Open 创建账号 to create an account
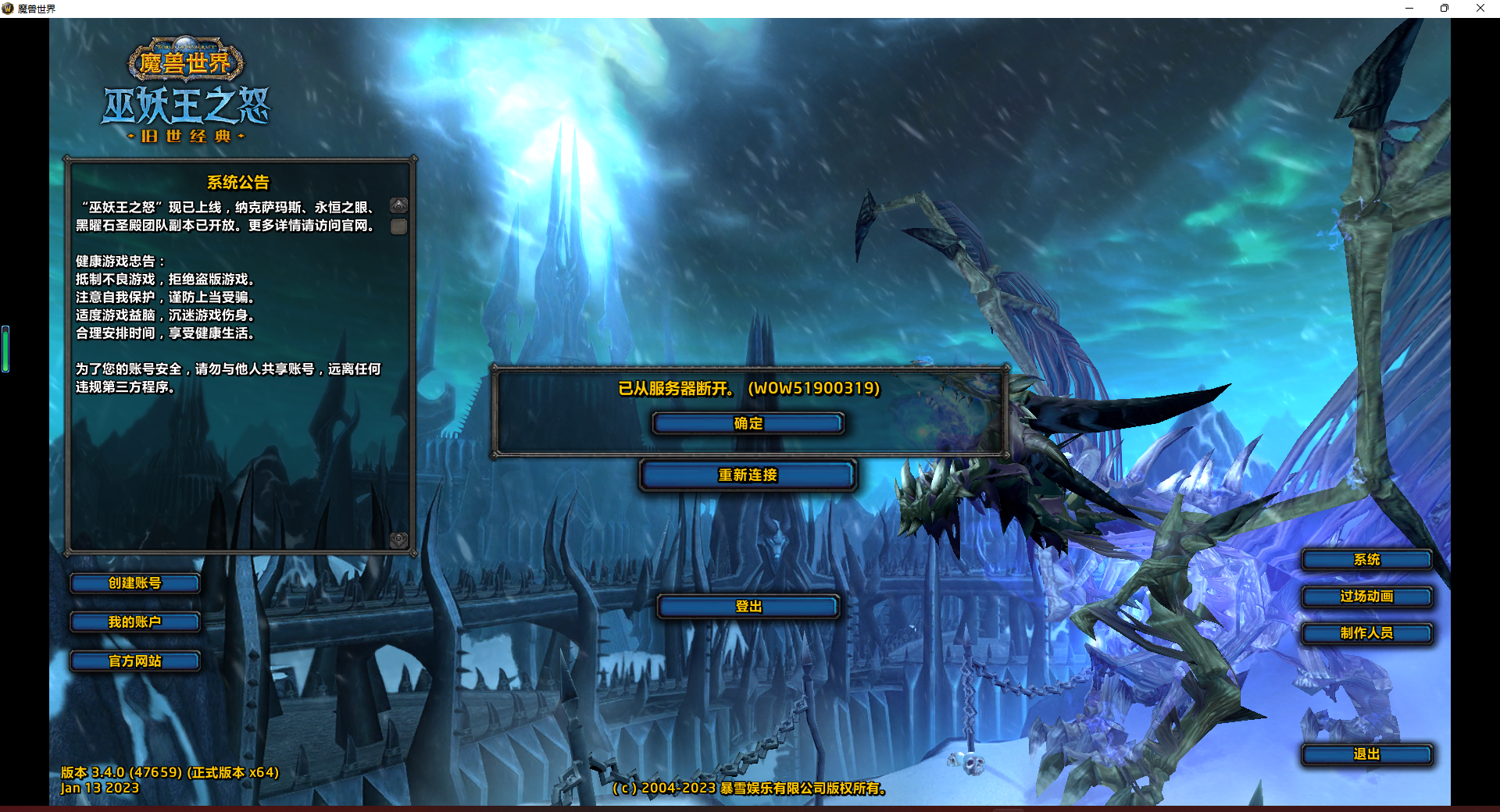The height and width of the screenshot is (812, 1500). click(x=134, y=583)
